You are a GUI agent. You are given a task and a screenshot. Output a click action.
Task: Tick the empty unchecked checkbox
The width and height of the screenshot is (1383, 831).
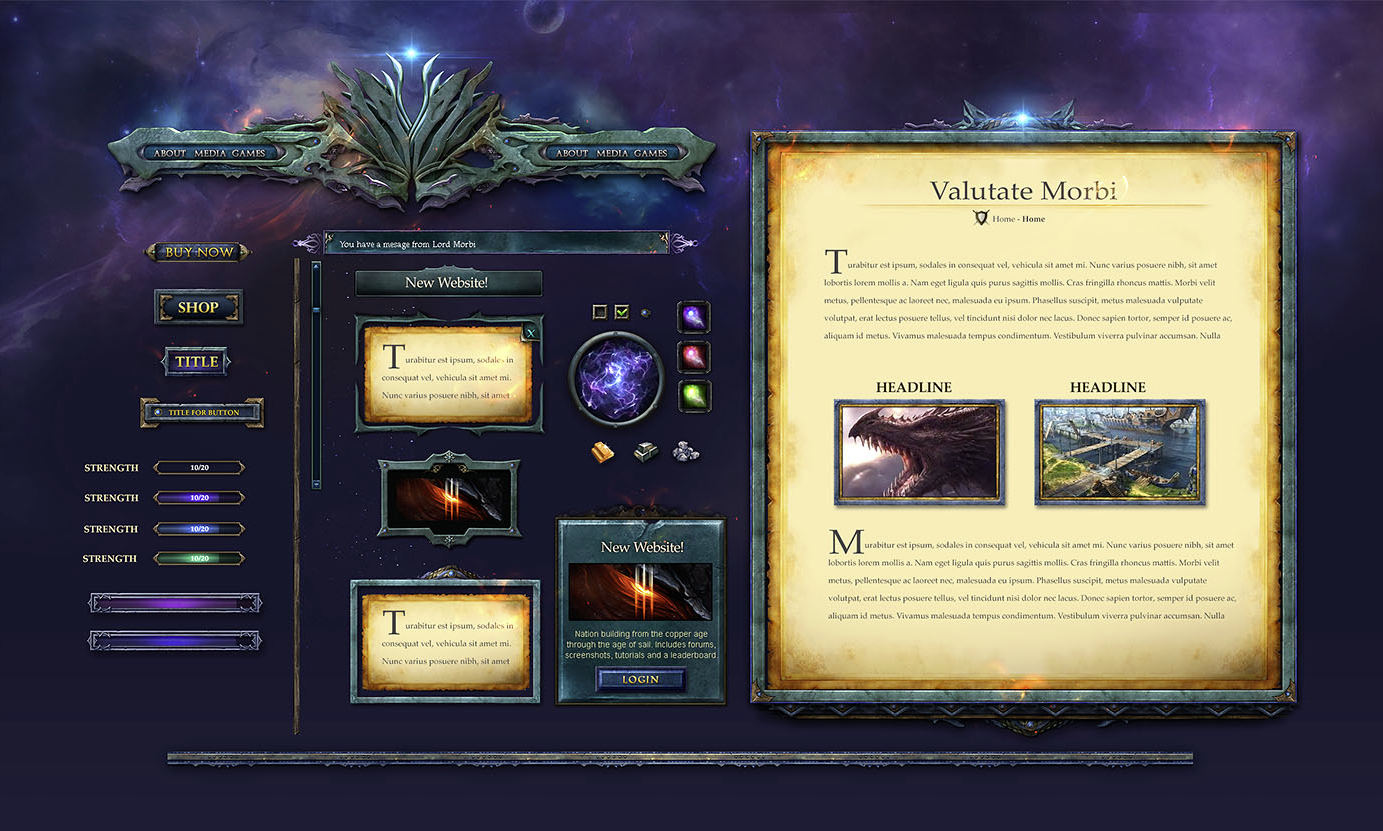[600, 312]
